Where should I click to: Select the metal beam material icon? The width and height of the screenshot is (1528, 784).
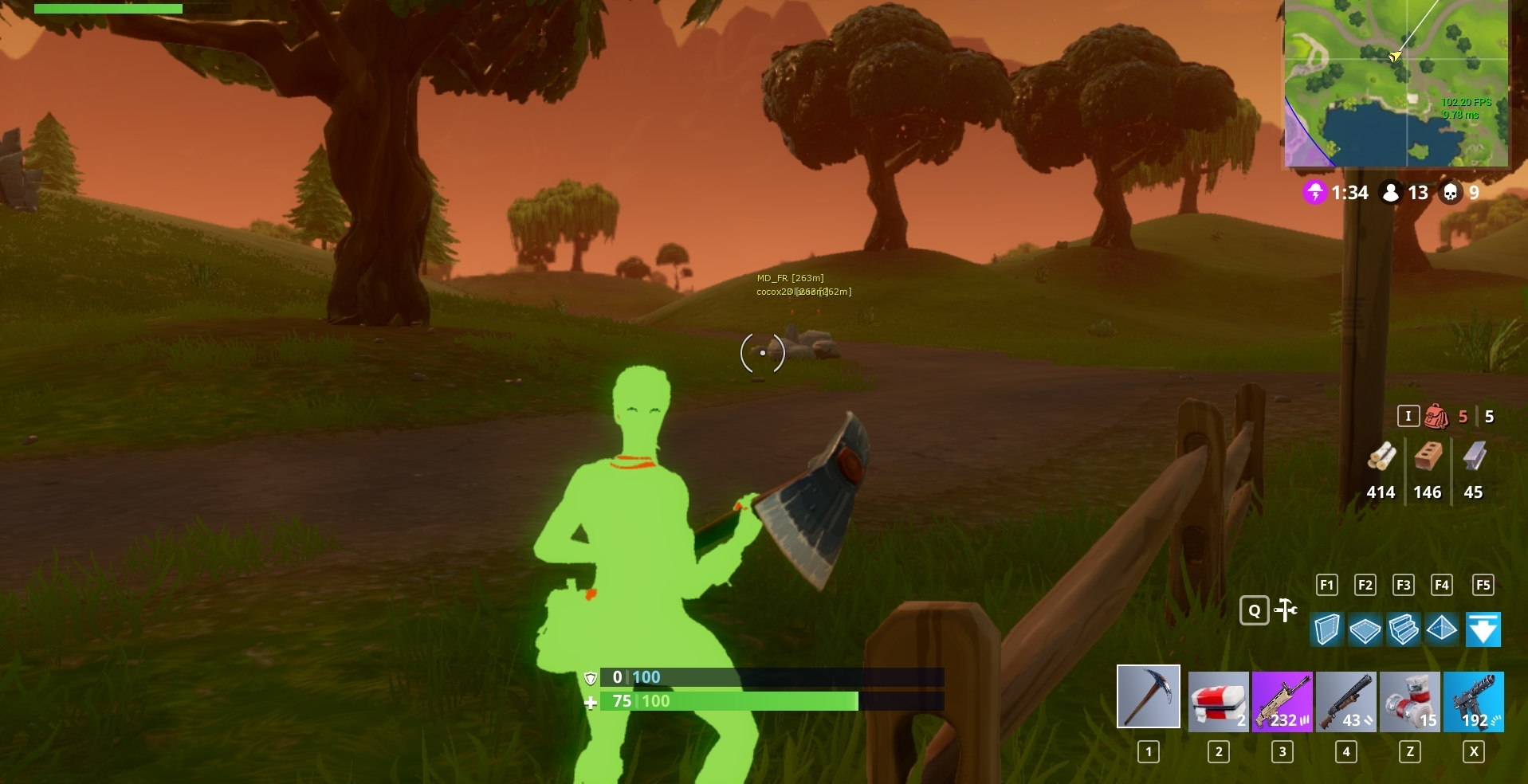[x=1474, y=457]
